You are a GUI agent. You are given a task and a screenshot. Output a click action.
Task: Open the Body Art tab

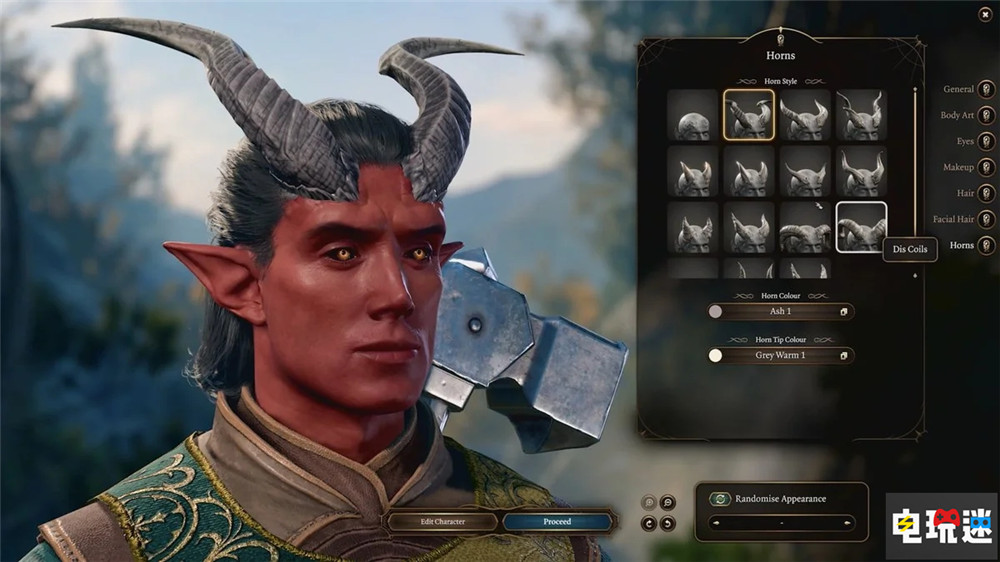pyautogui.click(x=986, y=115)
